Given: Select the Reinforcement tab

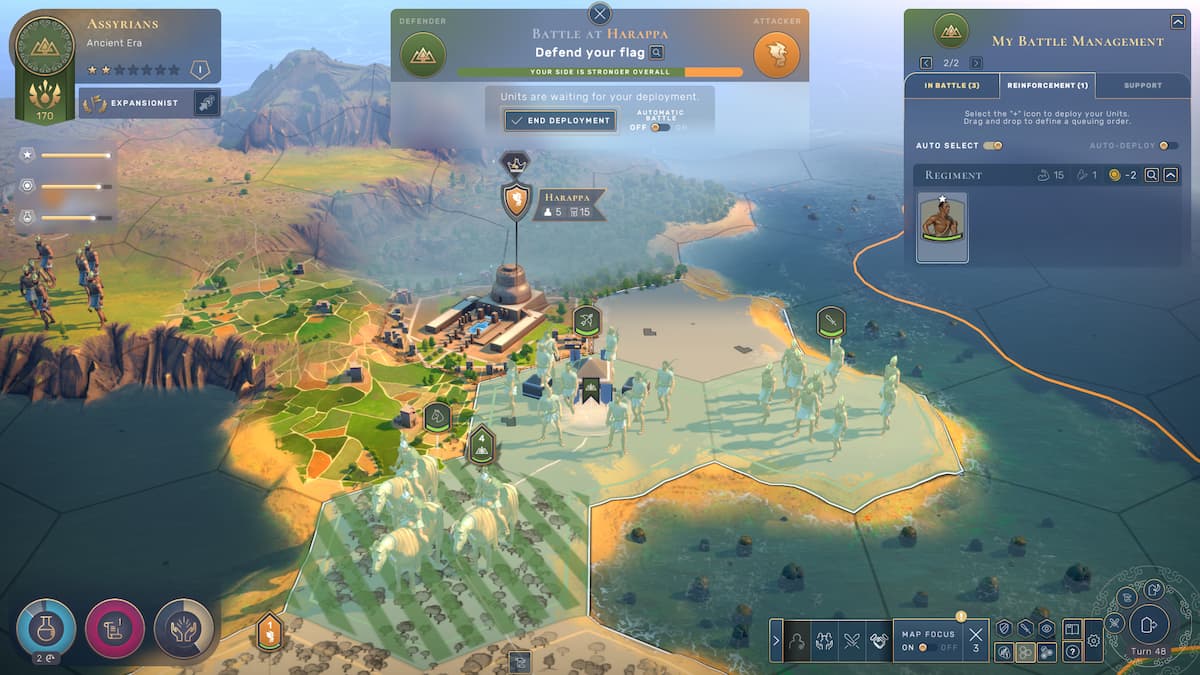Looking at the screenshot, I should click(x=1047, y=85).
